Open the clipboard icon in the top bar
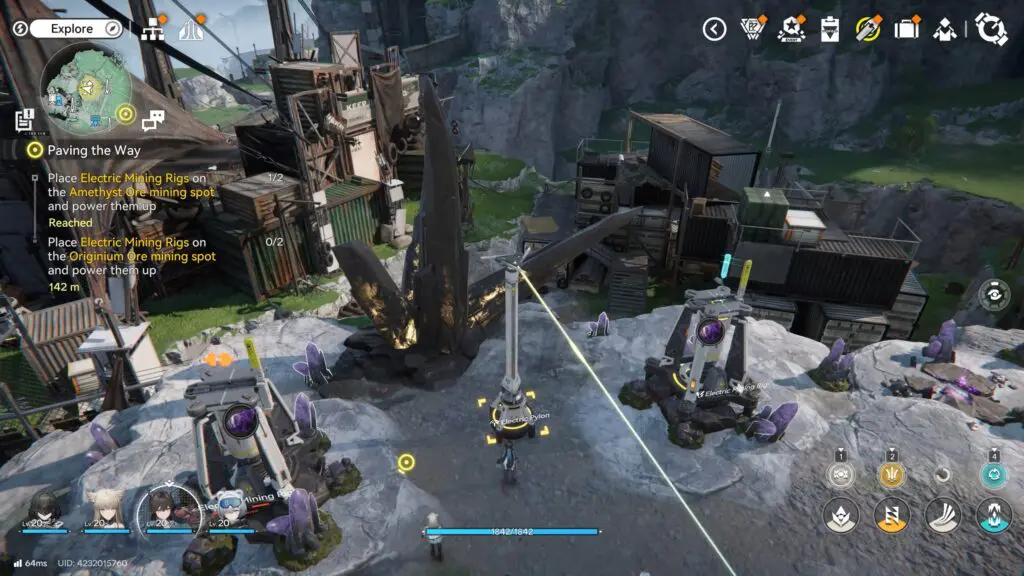This screenshot has height=576, width=1024. click(x=829, y=29)
